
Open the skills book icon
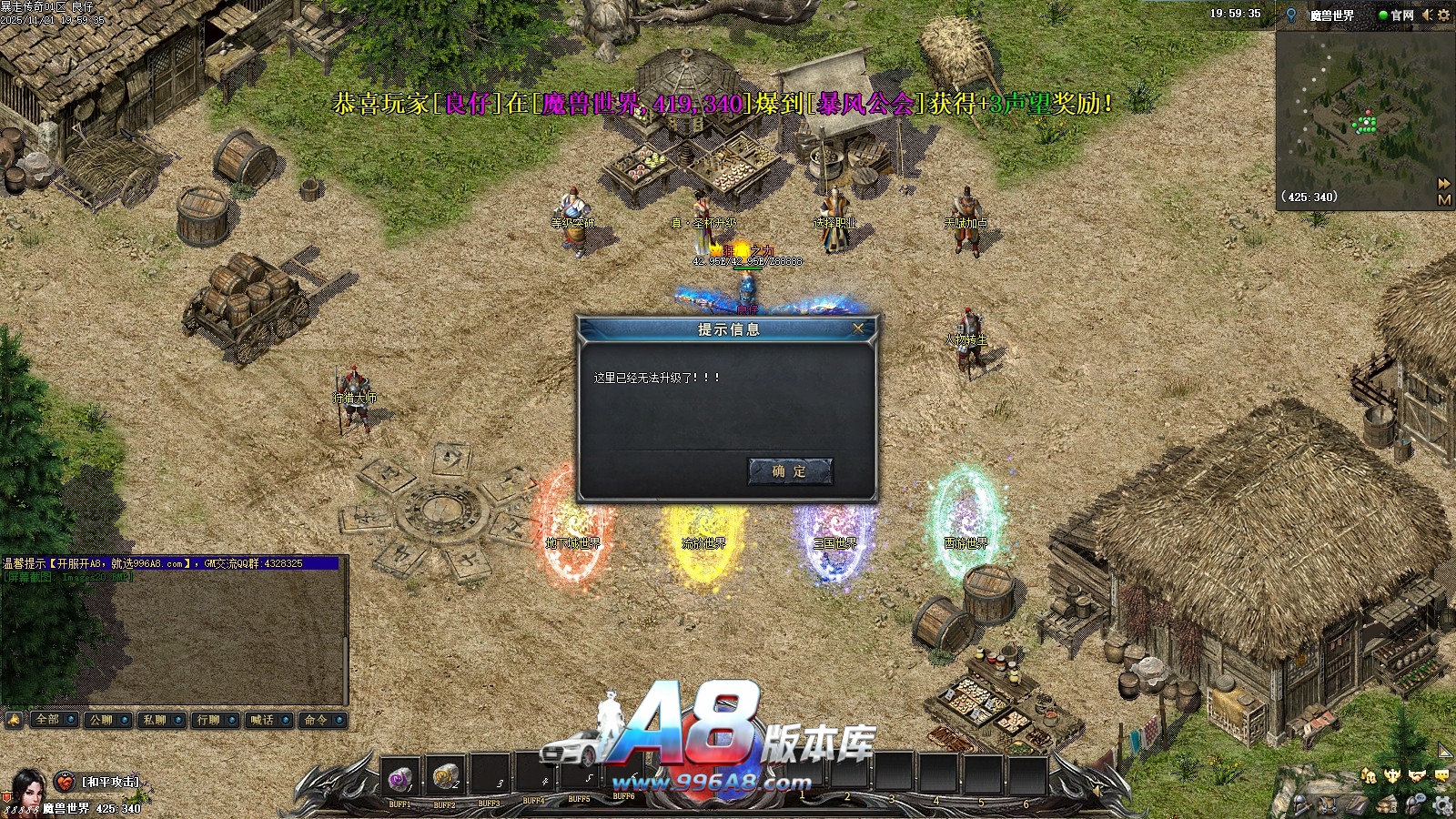click(x=1358, y=804)
